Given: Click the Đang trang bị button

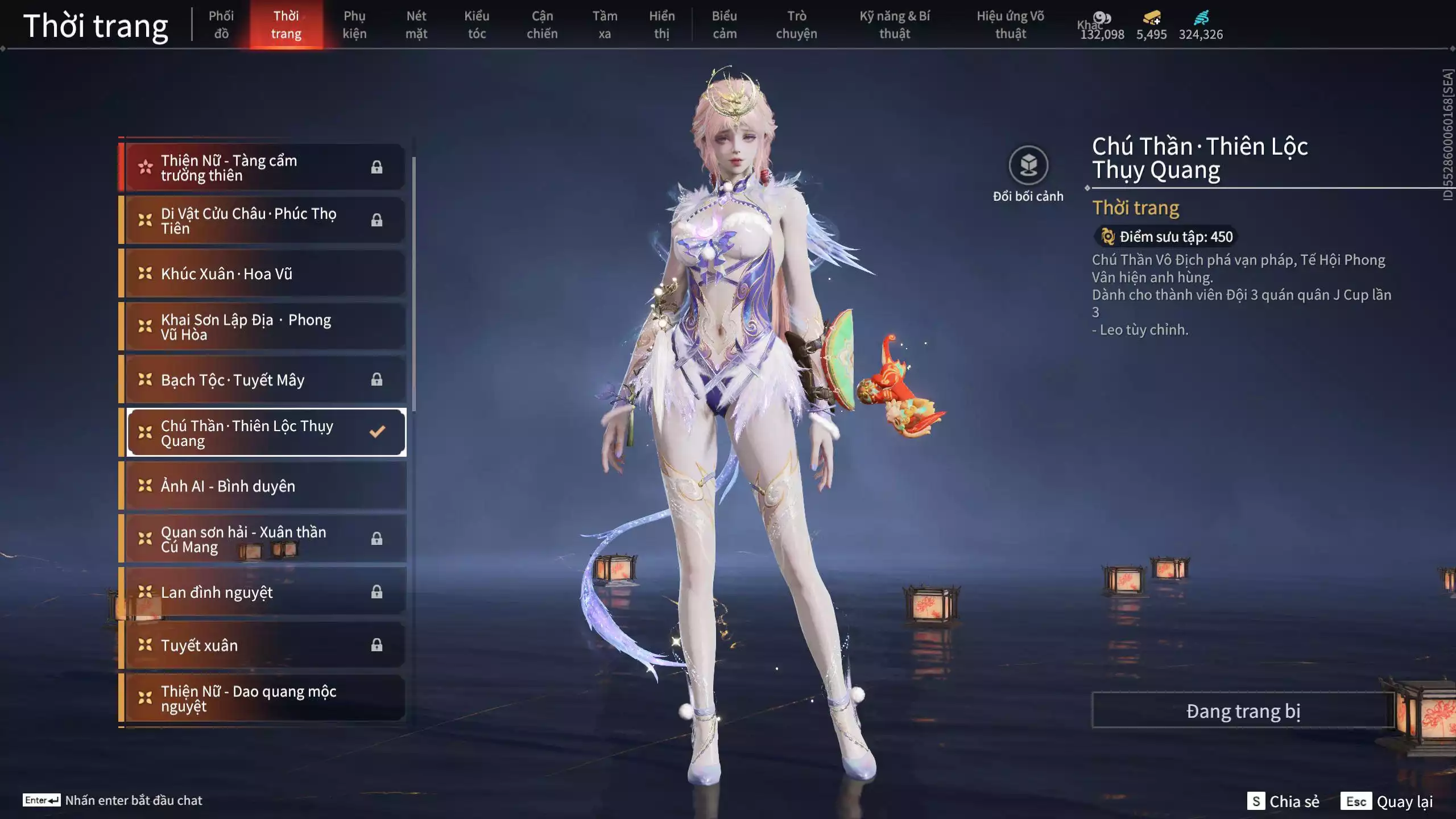Looking at the screenshot, I should pos(1243,711).
